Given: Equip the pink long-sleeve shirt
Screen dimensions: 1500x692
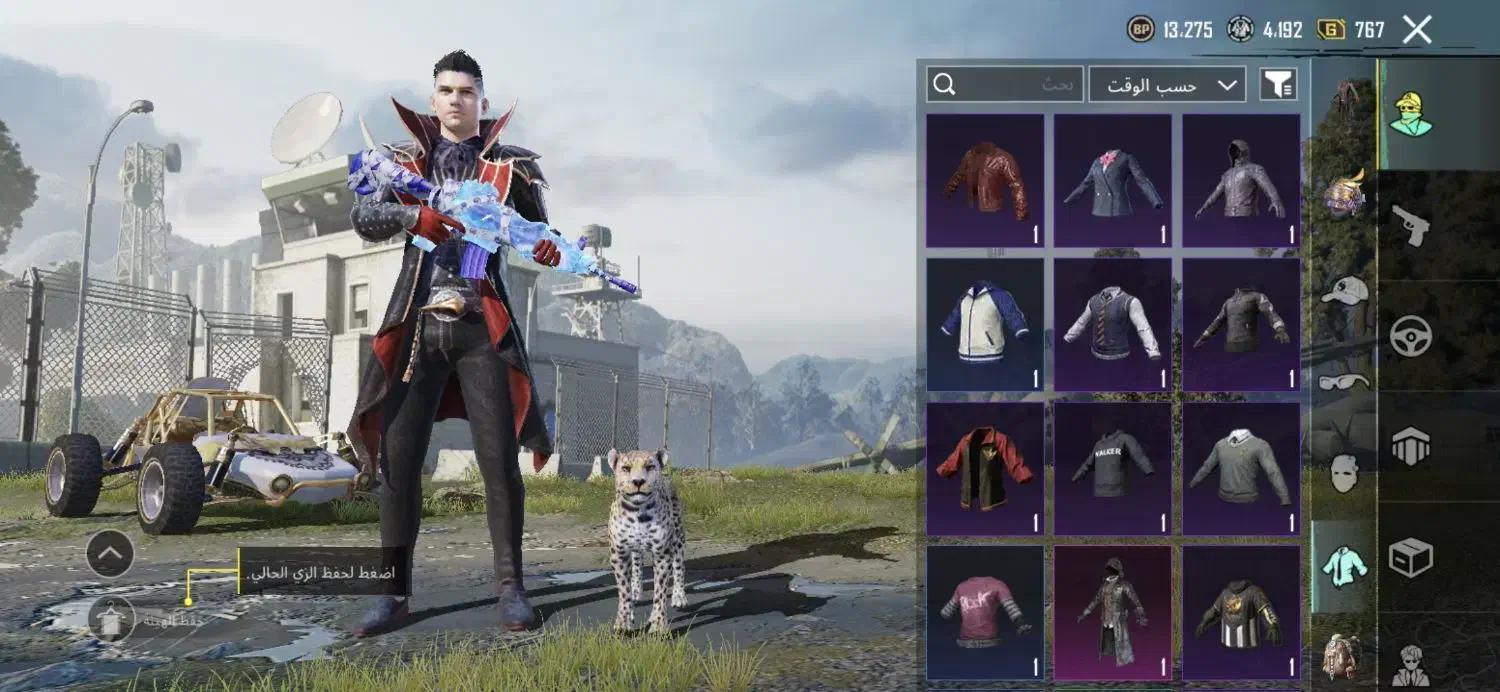Looking at the screenshot, I should click(x=985, y=612).
